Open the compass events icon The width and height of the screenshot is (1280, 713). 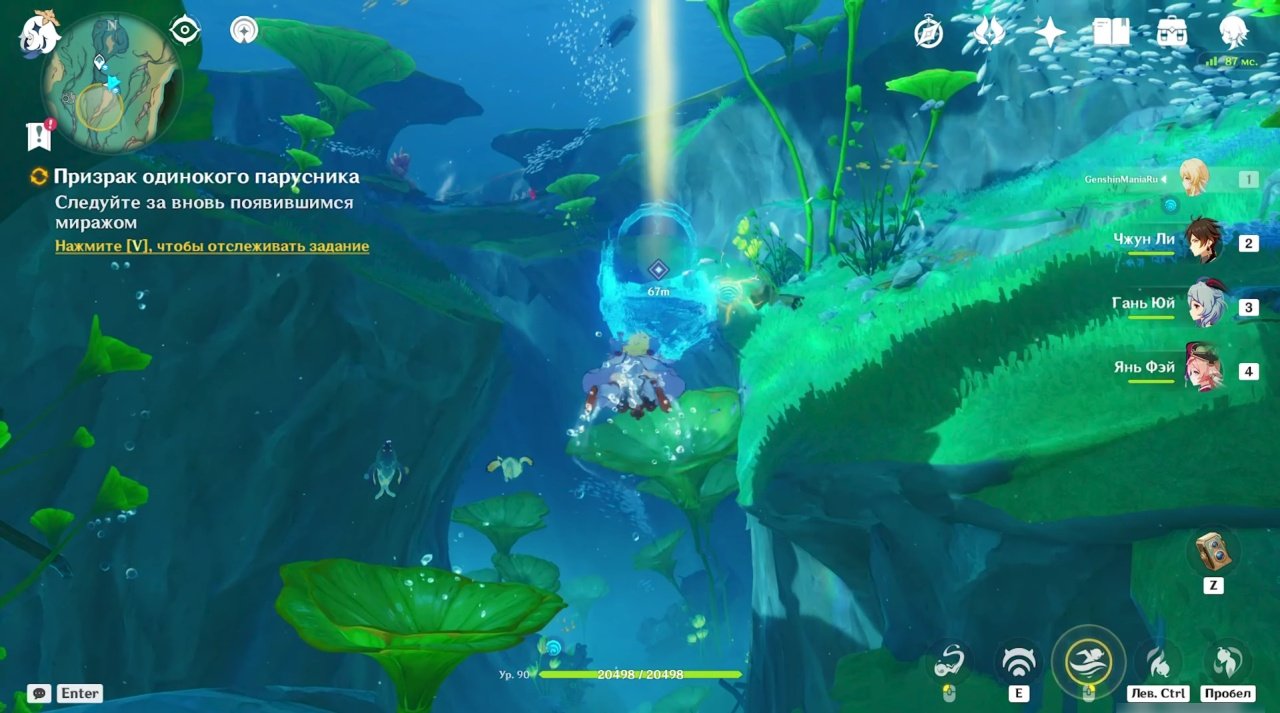tap(929, 33)
